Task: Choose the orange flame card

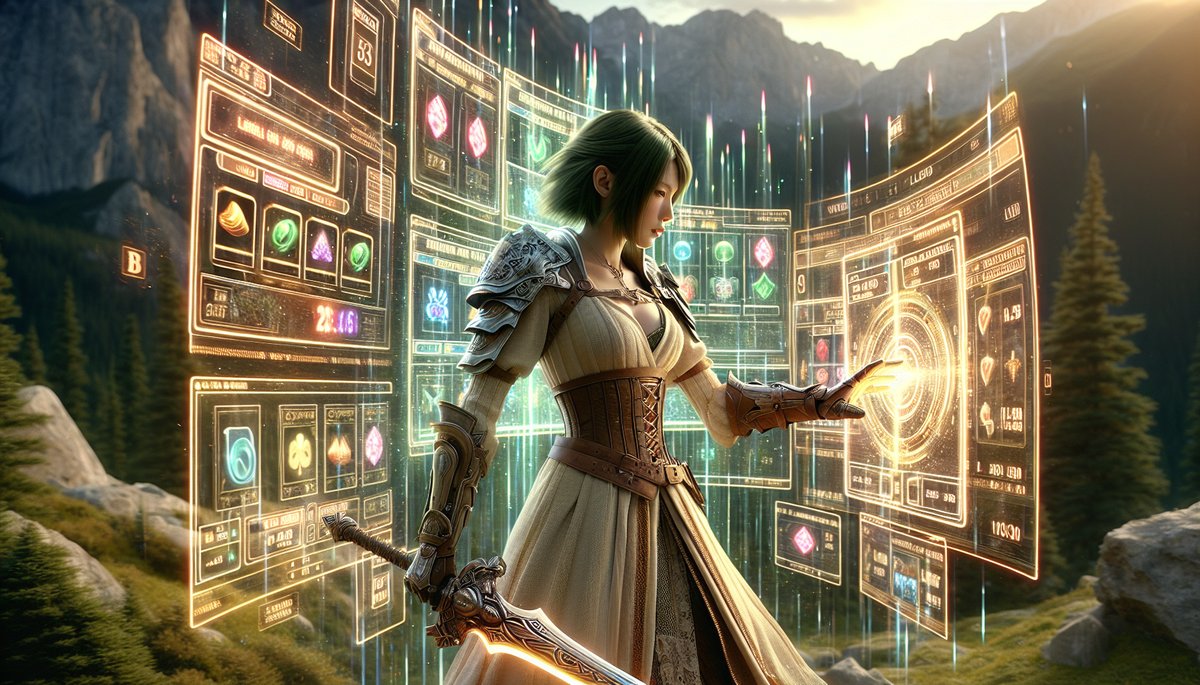Action: (340, 448)
